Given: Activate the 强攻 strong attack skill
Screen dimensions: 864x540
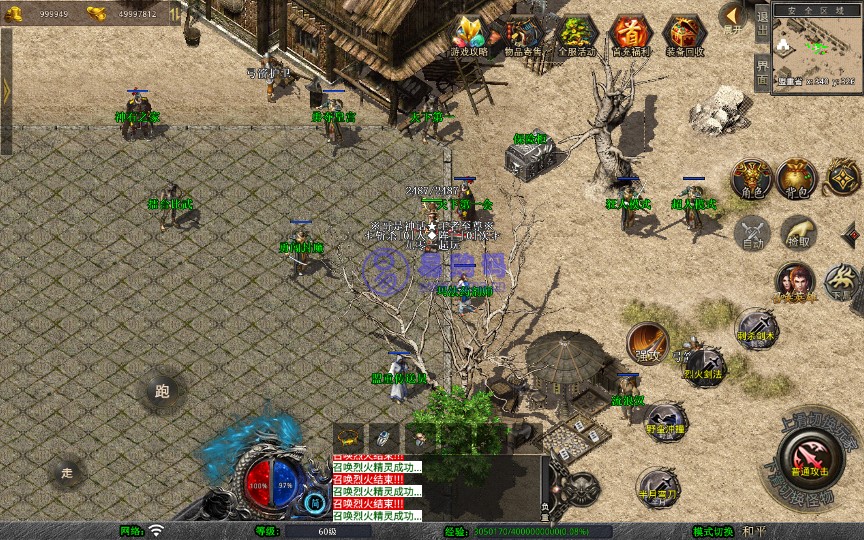Looking at the screenshot, I should coord(647,342).
